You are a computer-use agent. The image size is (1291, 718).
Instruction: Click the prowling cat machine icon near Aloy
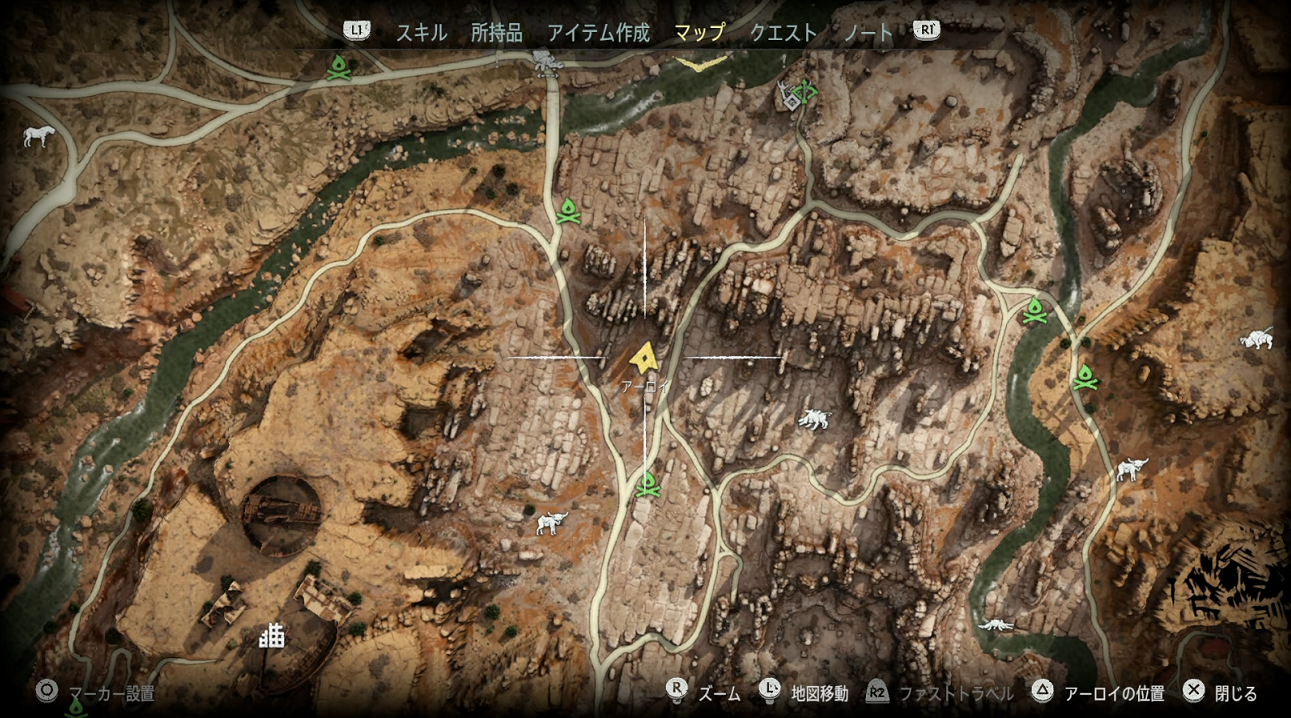[x=814, y=419]
